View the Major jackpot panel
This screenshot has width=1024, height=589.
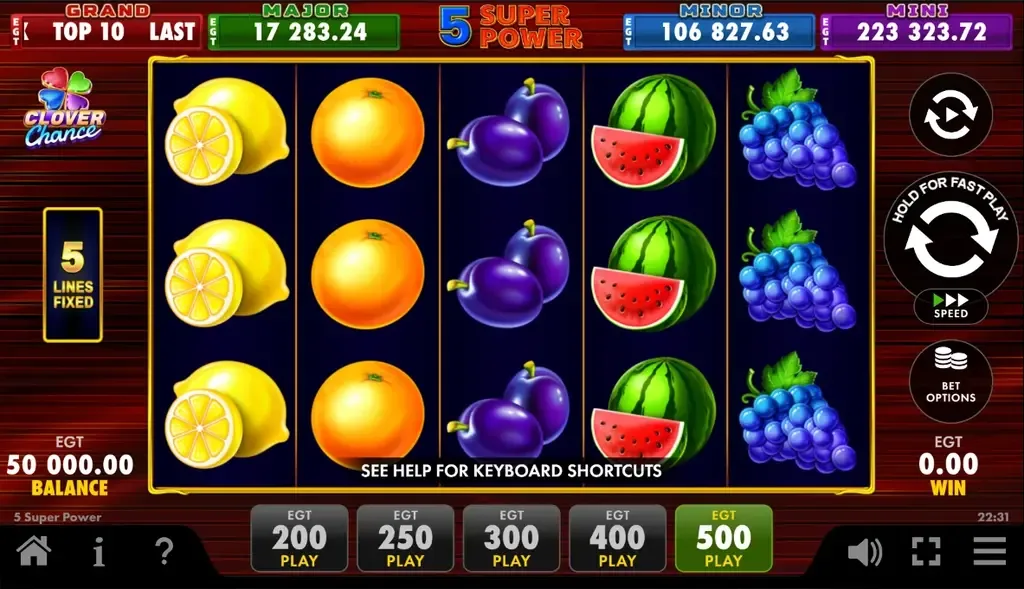pos(303,30)
